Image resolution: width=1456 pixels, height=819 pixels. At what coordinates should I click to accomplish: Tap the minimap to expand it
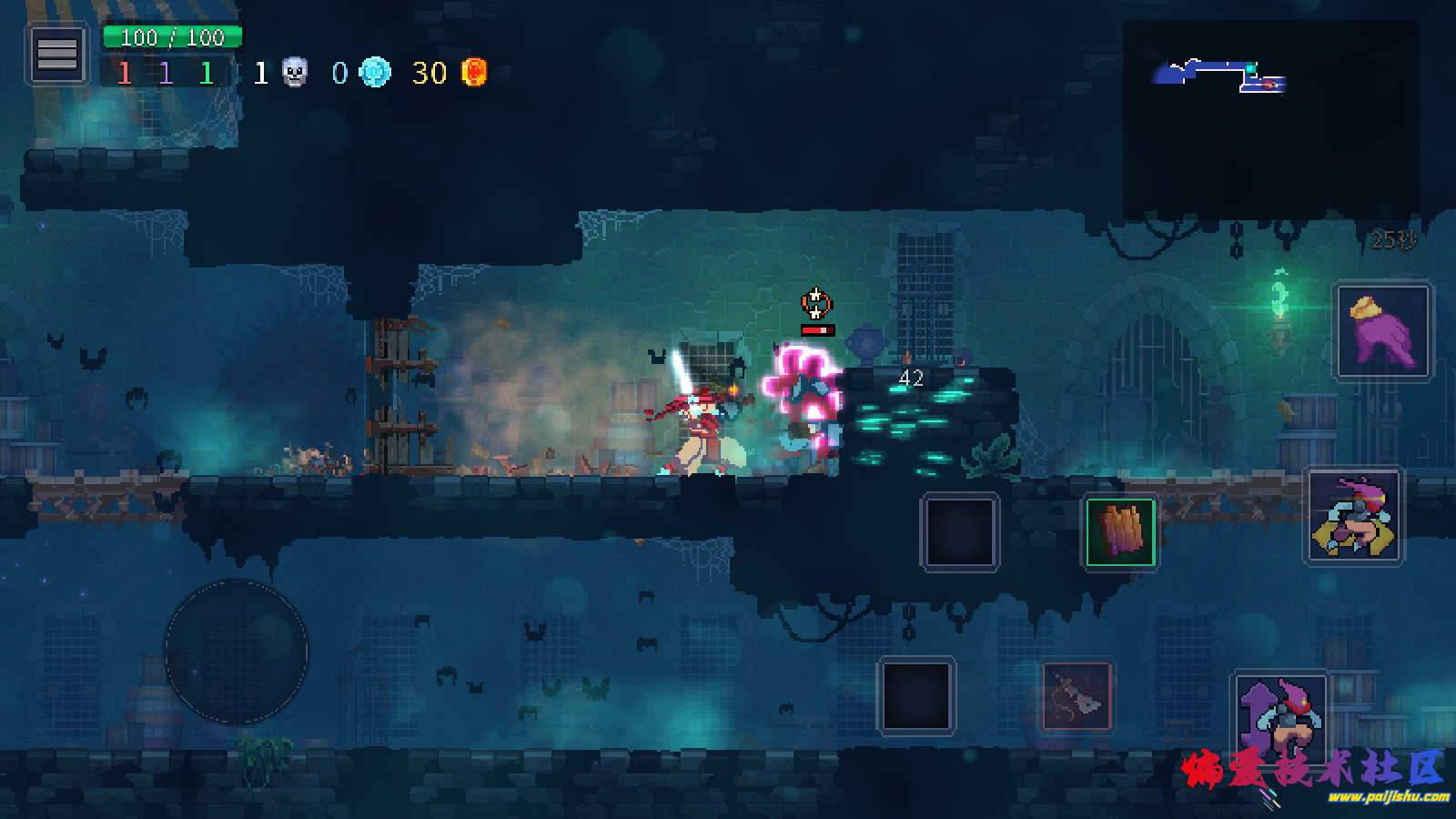[1270, 118]
